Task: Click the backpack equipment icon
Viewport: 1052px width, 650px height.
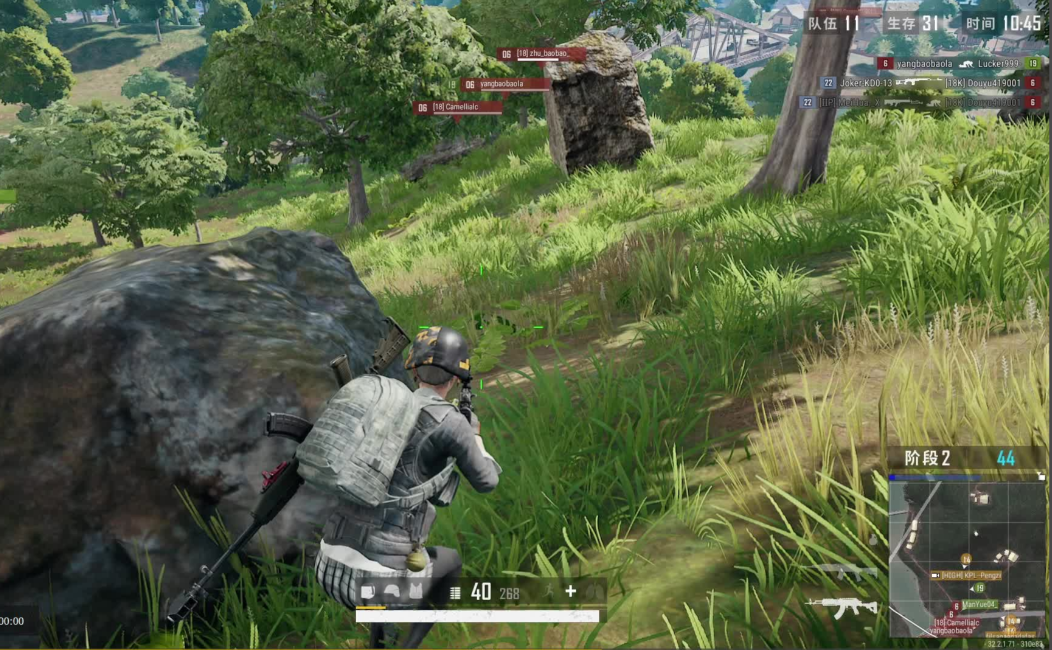Action: pyautogui.click(x=367, y=592)
